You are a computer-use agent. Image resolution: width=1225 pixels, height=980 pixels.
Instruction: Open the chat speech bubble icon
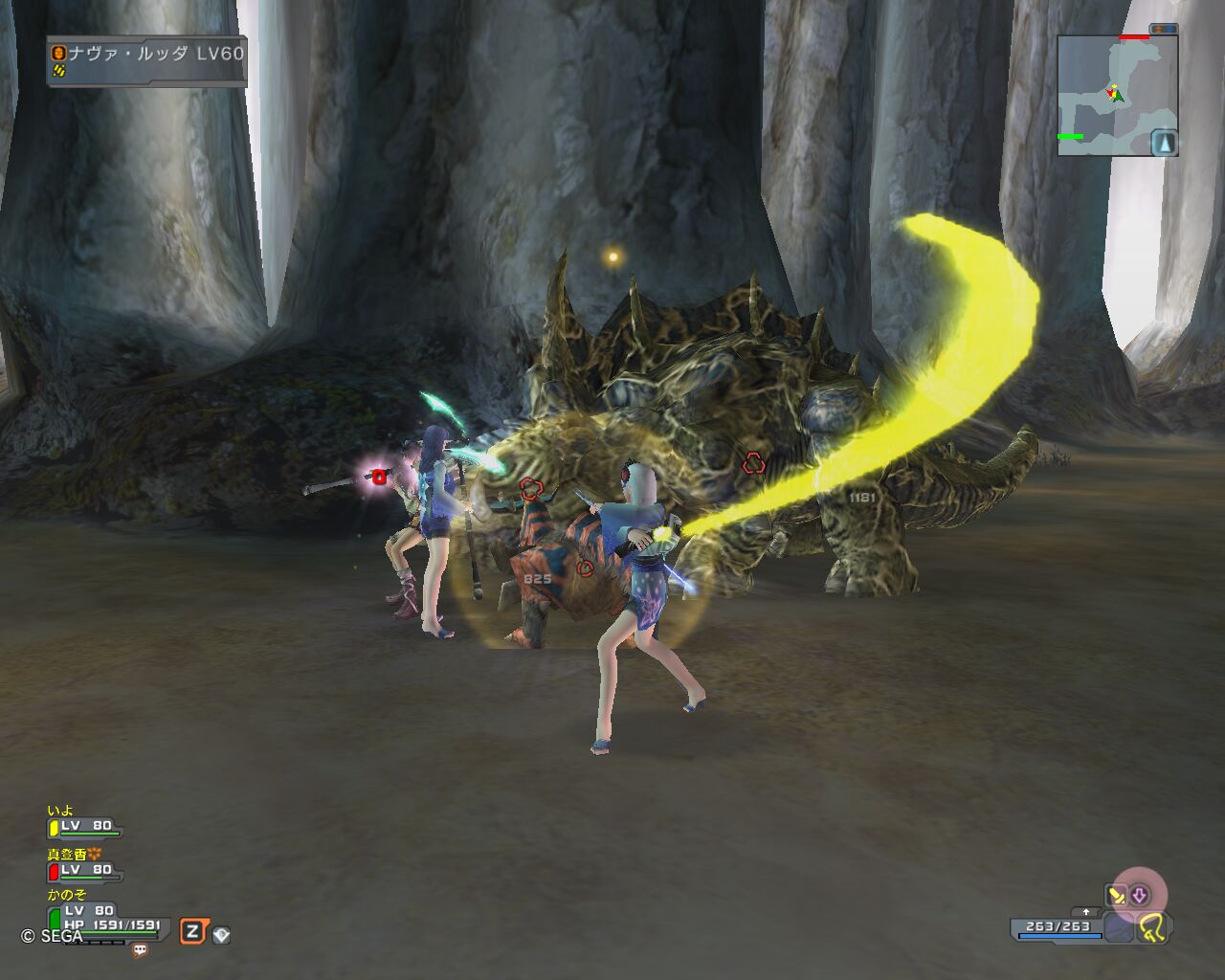[140, 950]
